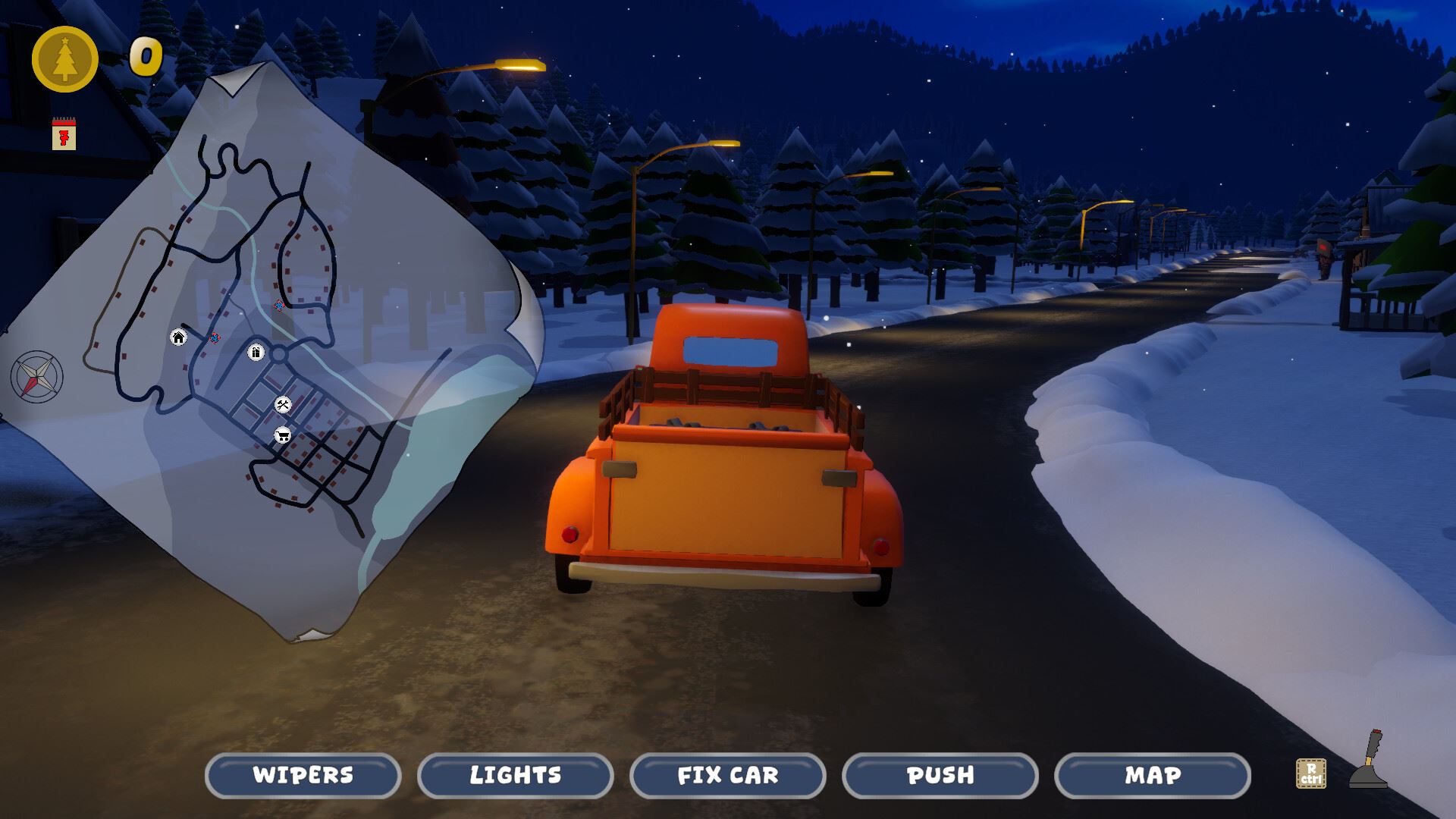Select the gift marker on the map
Image resolution: width=1456 pixels, height=819 pixels.
pos(256,352)
